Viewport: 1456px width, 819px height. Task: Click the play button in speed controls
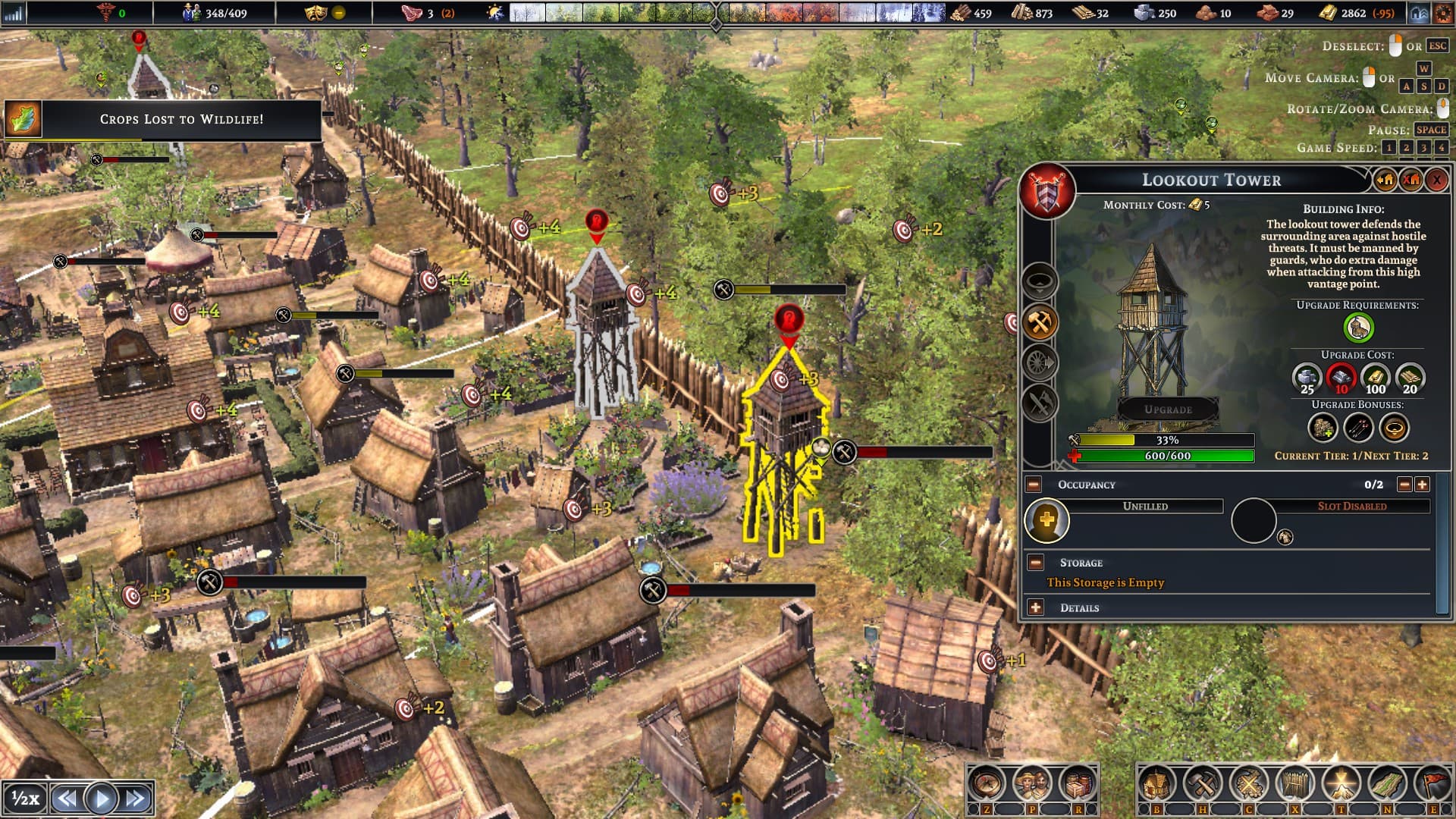click(x=101, y=799)
